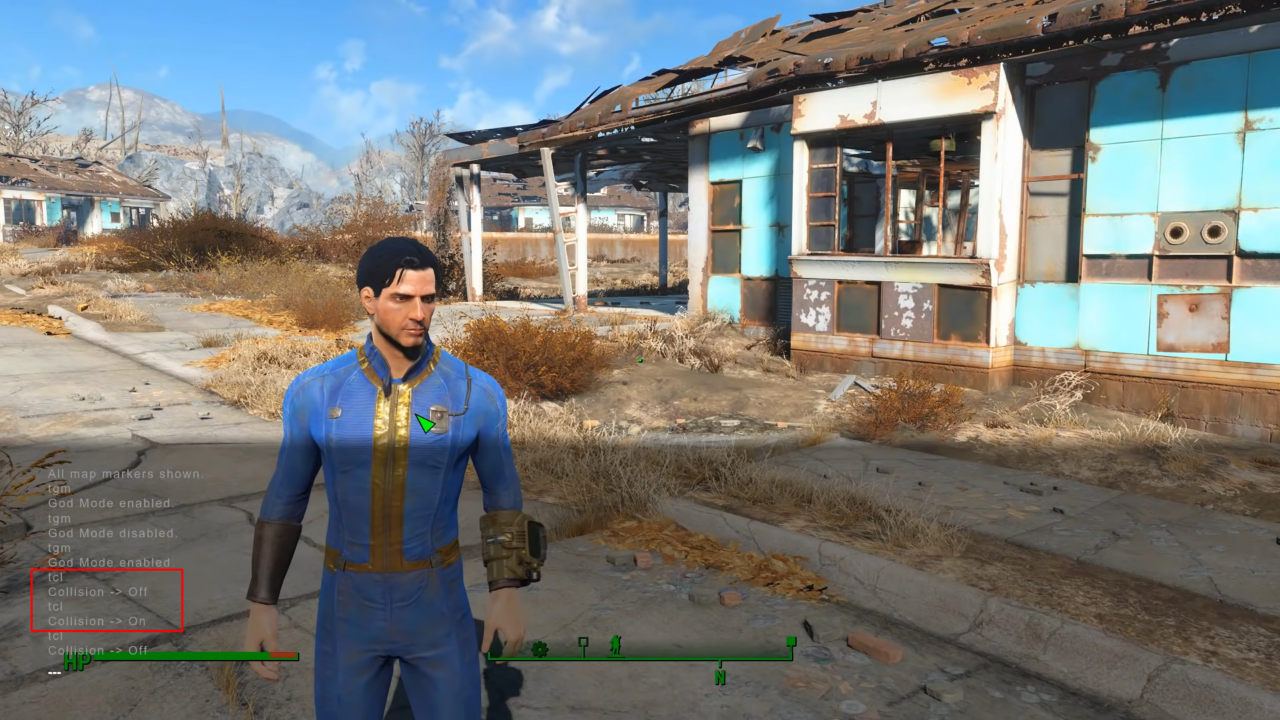Viewport: 1280px width, 720px height.
Task: Click the Collision -> On console output line
Action: click(97, 621)
